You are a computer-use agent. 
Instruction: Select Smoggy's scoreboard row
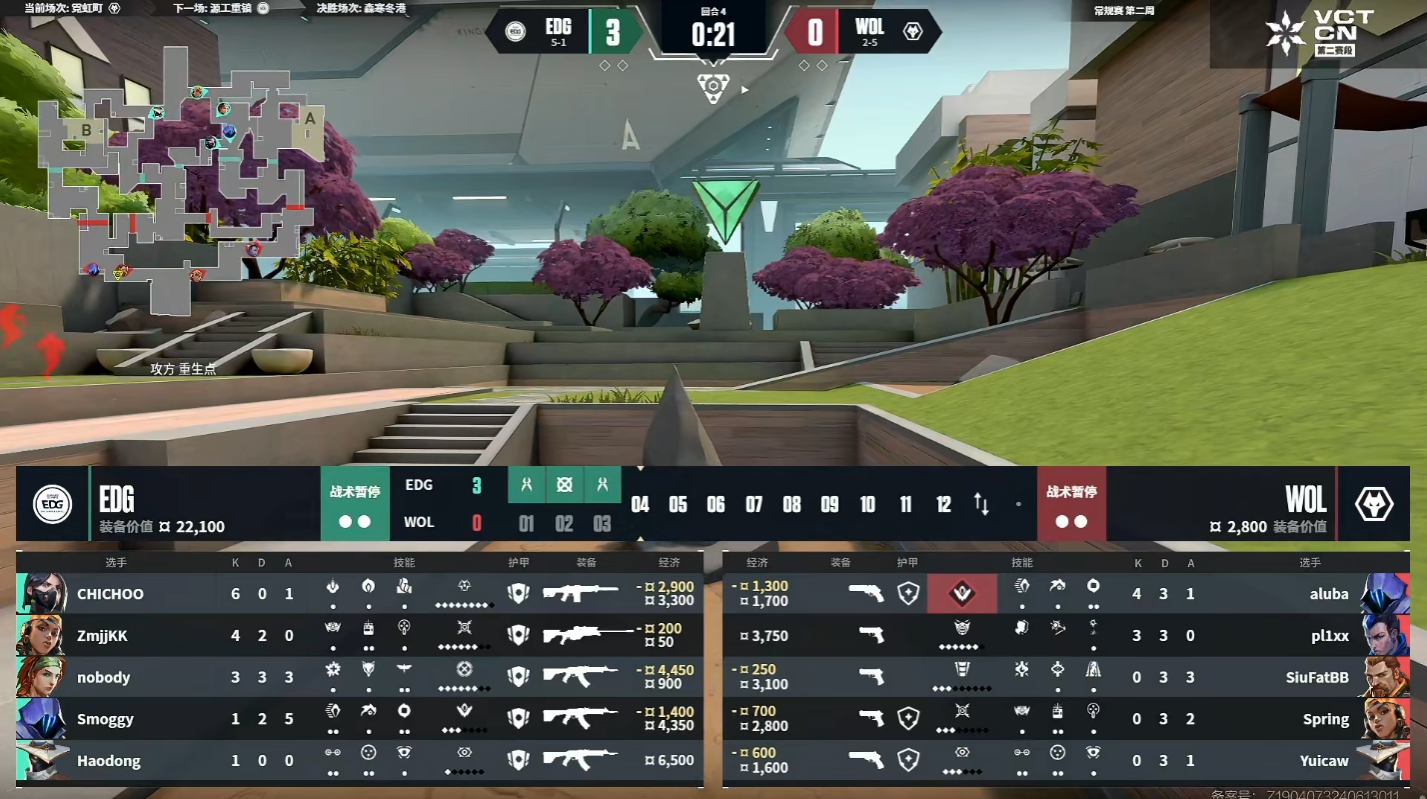(x=360, y=719)
